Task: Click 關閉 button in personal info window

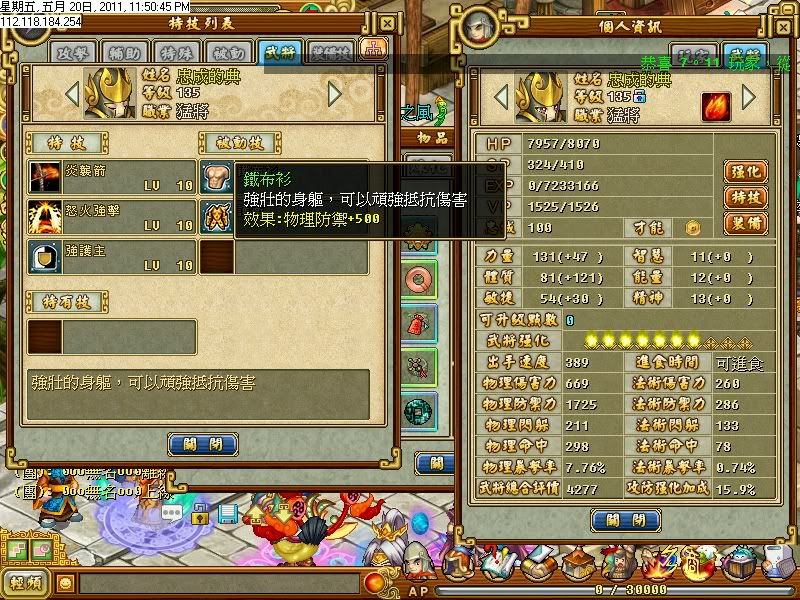Action: pos(625,520)
